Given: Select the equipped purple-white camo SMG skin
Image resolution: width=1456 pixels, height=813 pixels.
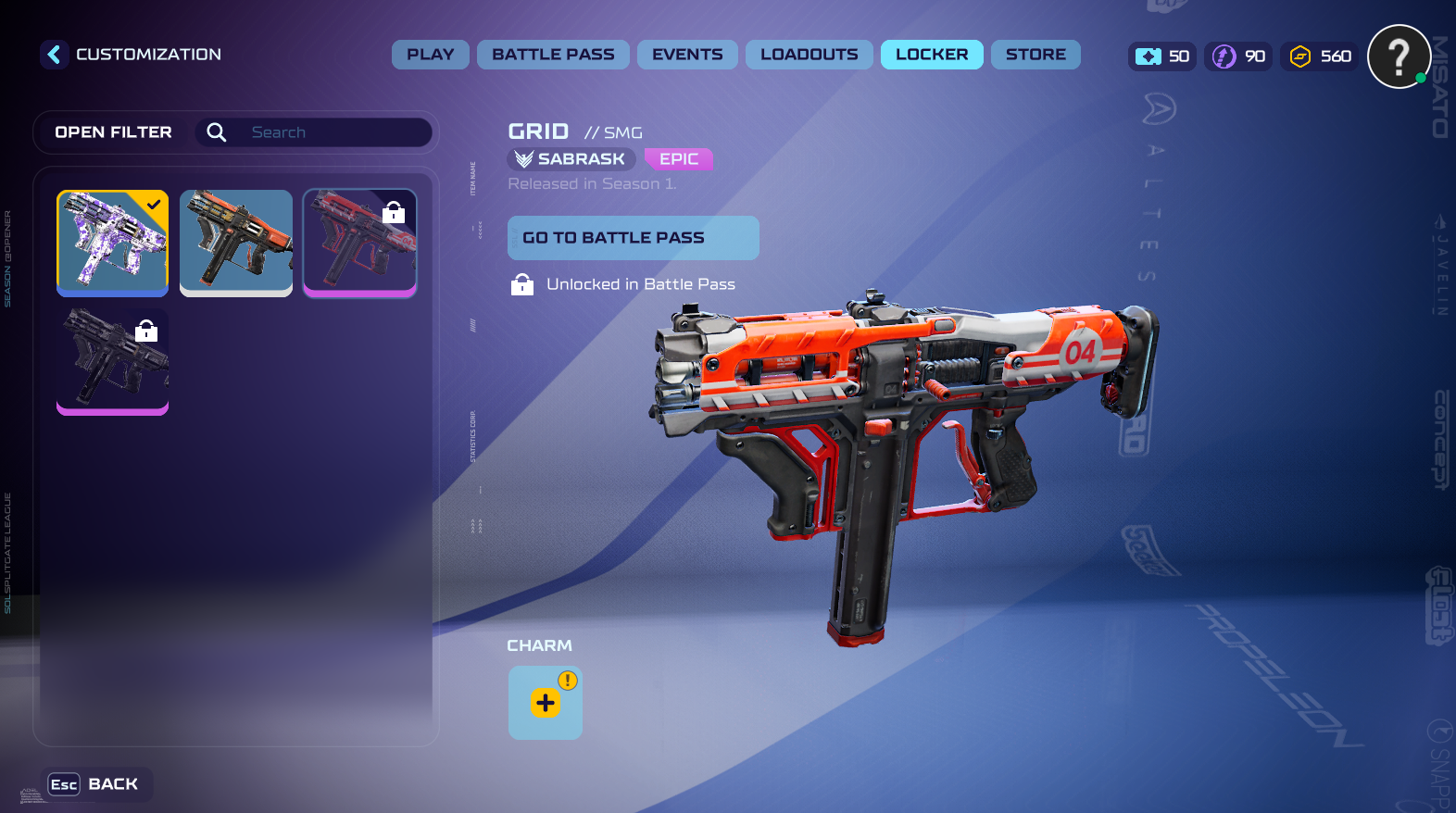Looking at the screenshot, I should [x=112, y=243].
